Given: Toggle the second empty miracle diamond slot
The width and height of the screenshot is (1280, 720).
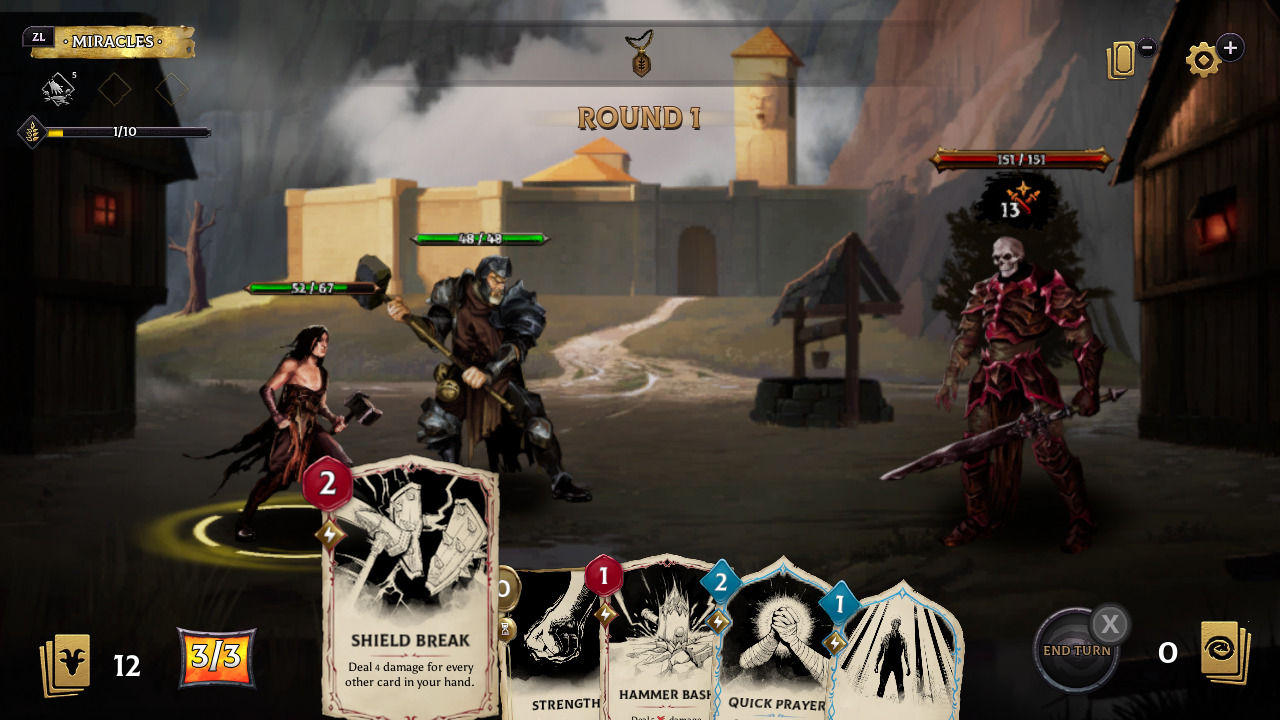Looking at the screenshot, I should 171,90.
